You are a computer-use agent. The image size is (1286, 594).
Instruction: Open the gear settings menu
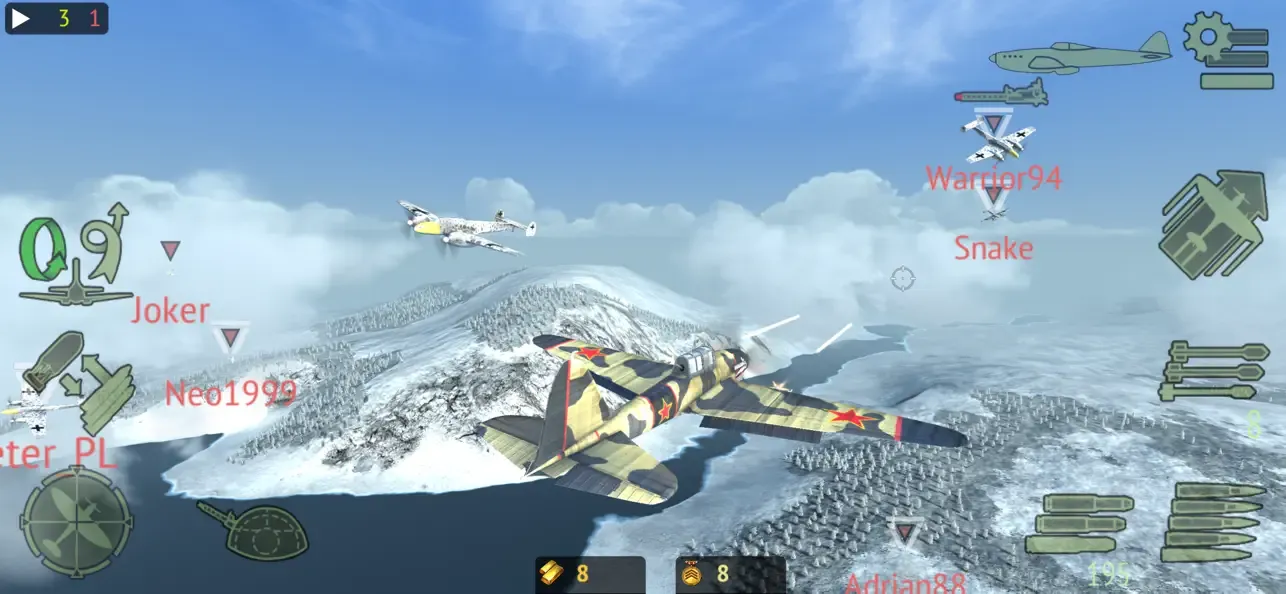click(x=1227, y=50)
